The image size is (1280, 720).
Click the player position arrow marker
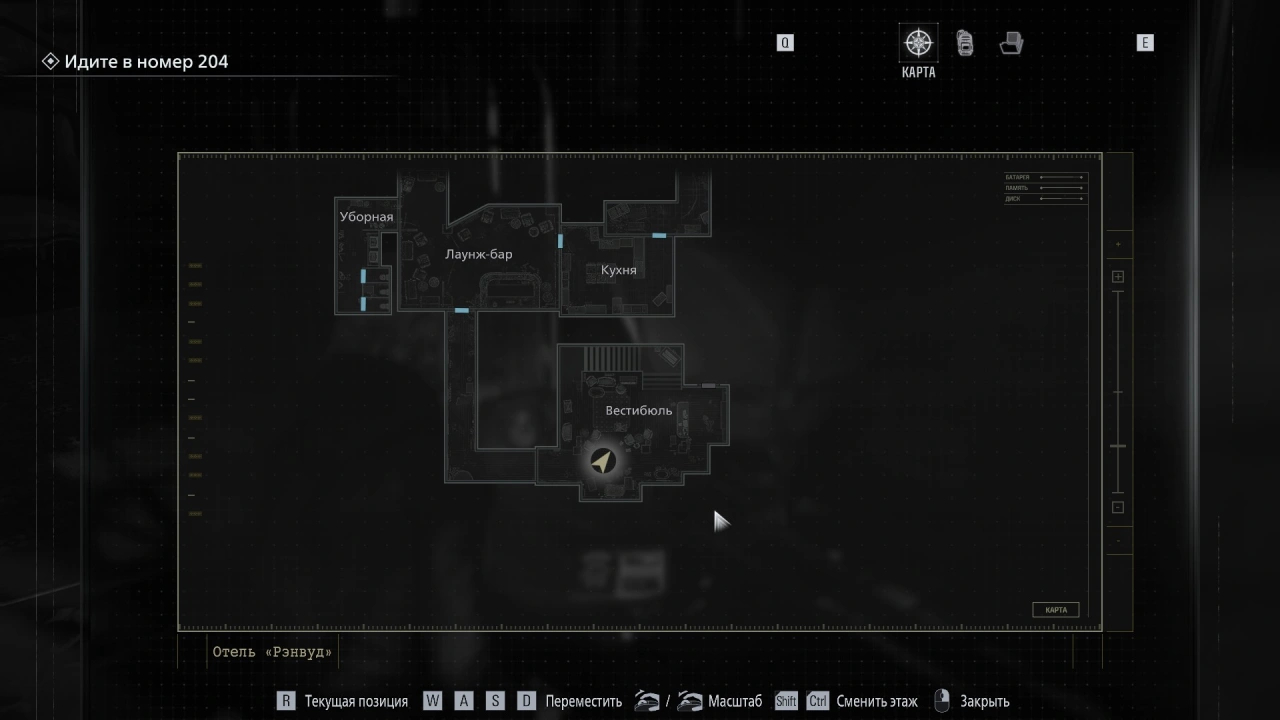click(602, 460)
